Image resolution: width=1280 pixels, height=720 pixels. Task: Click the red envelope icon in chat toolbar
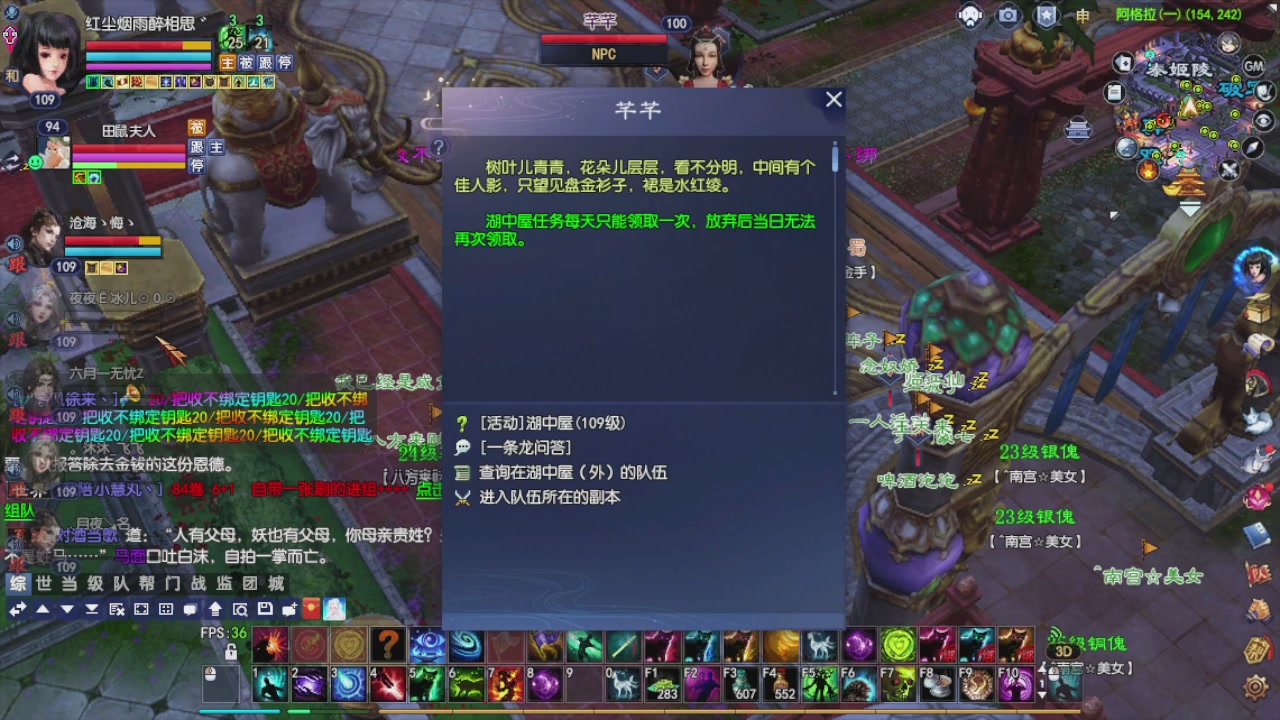(309, 609)
